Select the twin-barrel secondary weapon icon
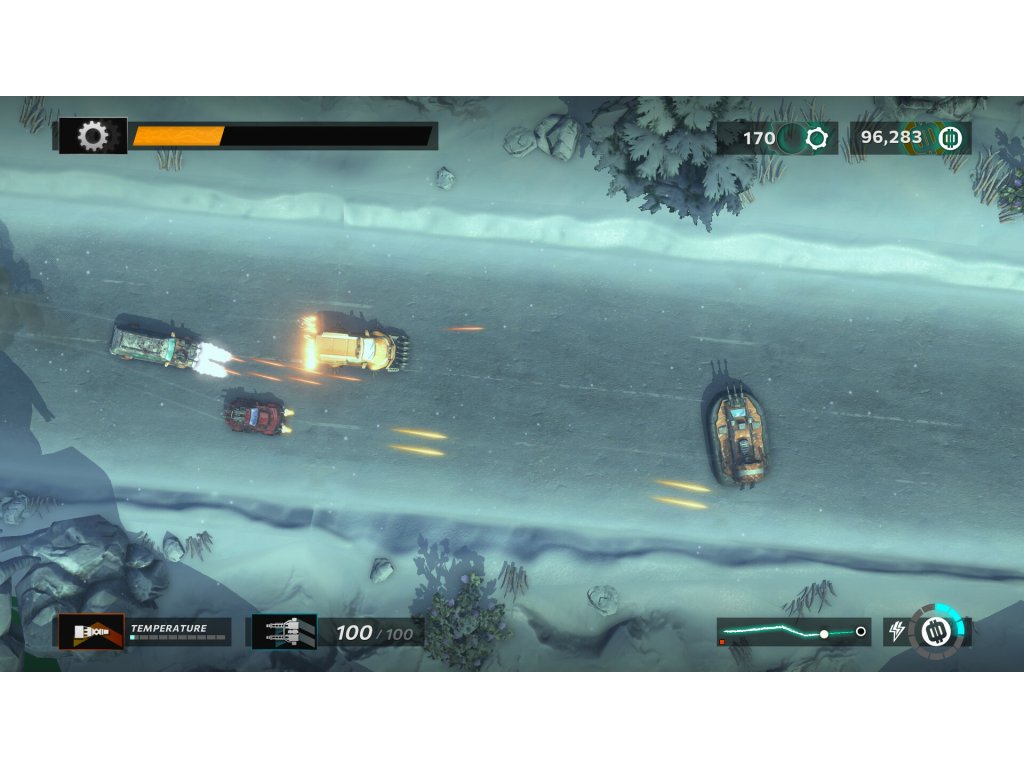 [x=284, y=632]
